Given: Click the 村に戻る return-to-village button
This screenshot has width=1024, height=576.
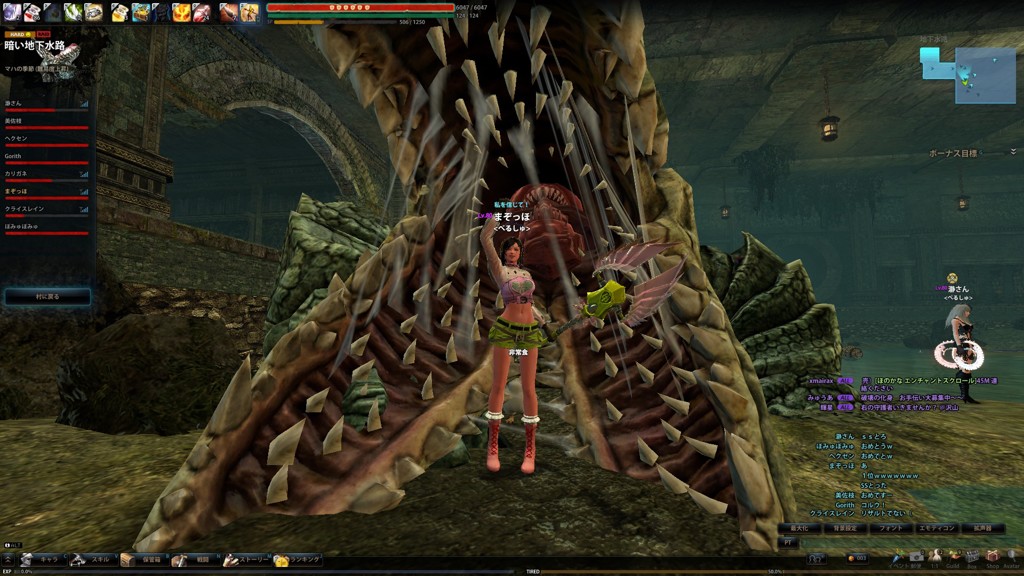Looking at the screenshot, I should tap(47, 297).
